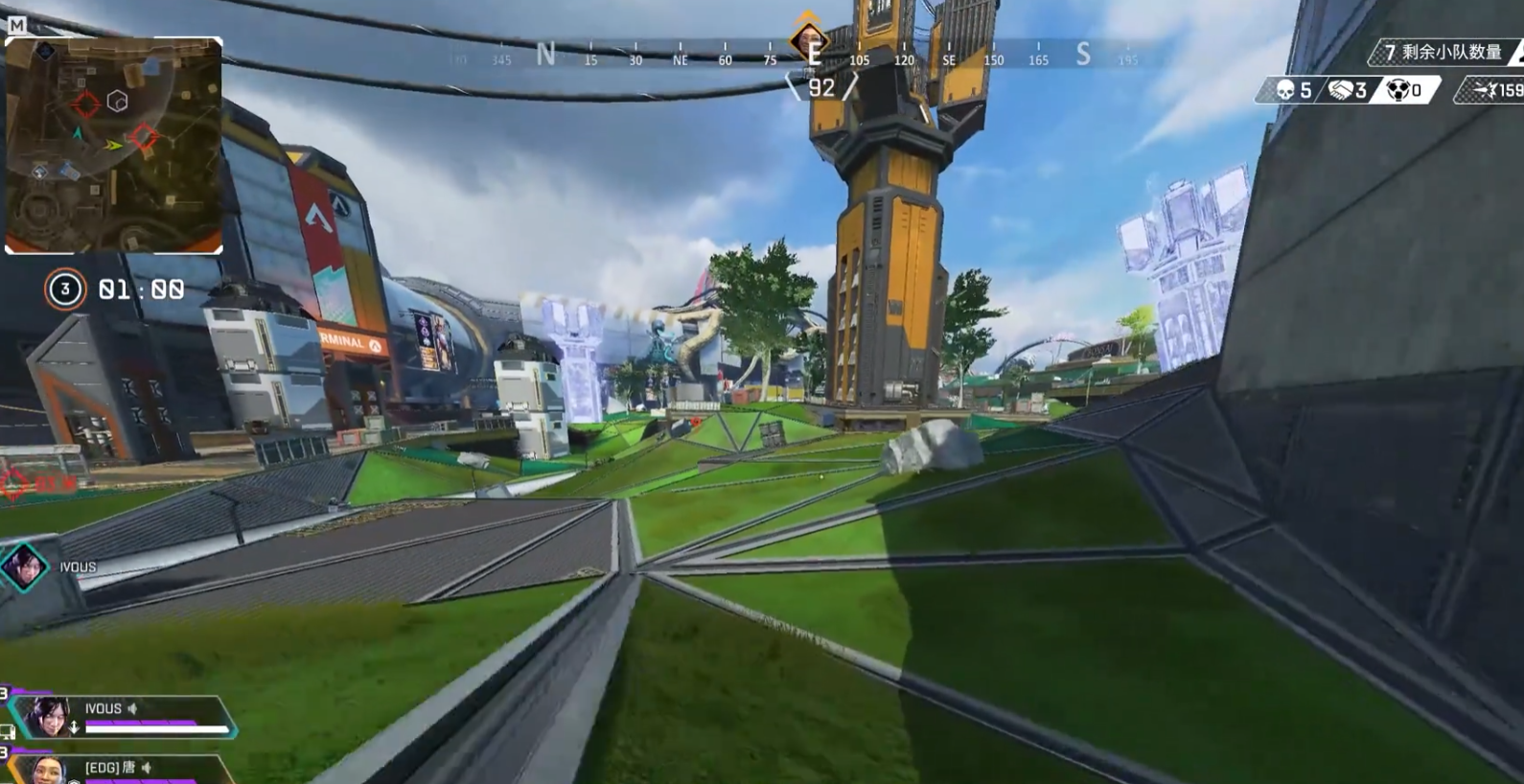Click the IVOUS diamond teammate marker
The height and width of the screenshot is (784, 1524).
point(25,566)
